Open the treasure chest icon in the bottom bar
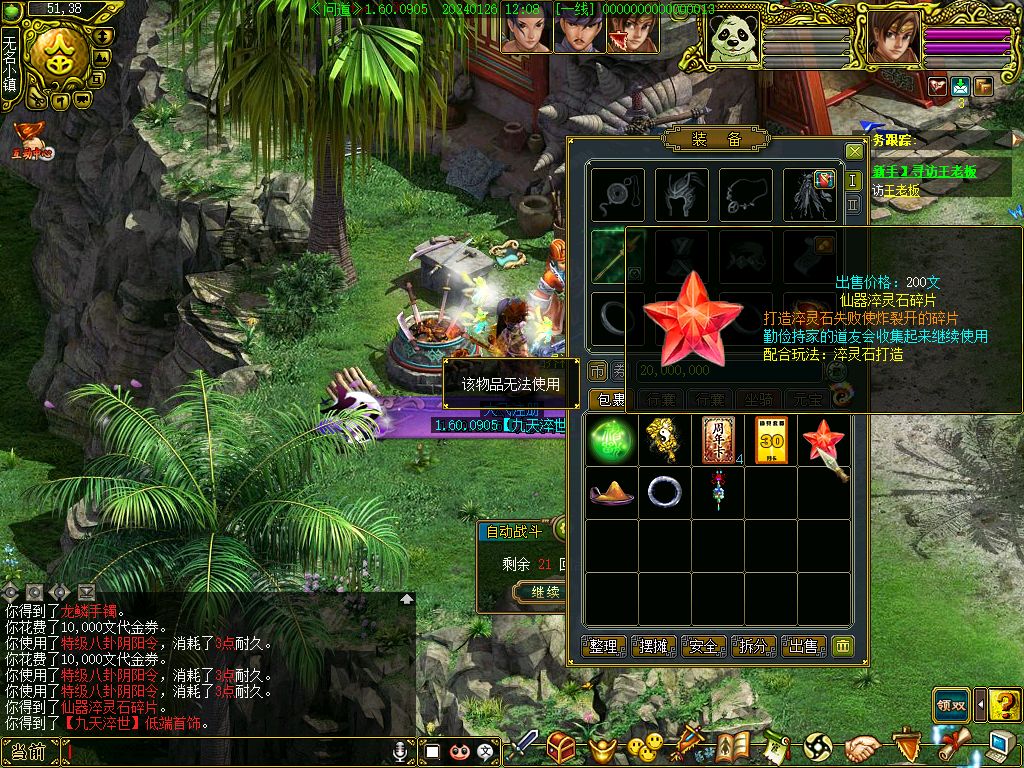 (x=561, y=746)
